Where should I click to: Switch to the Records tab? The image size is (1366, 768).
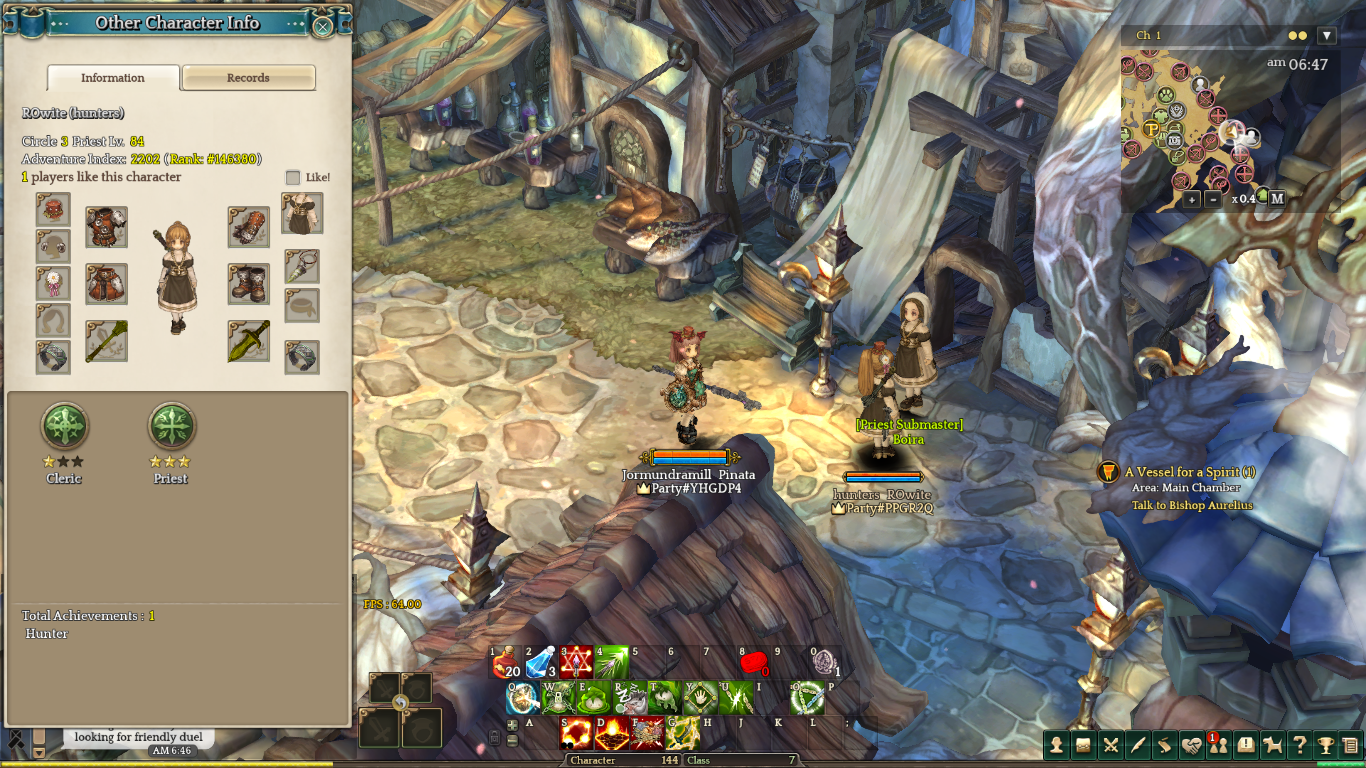pos(248,78)
